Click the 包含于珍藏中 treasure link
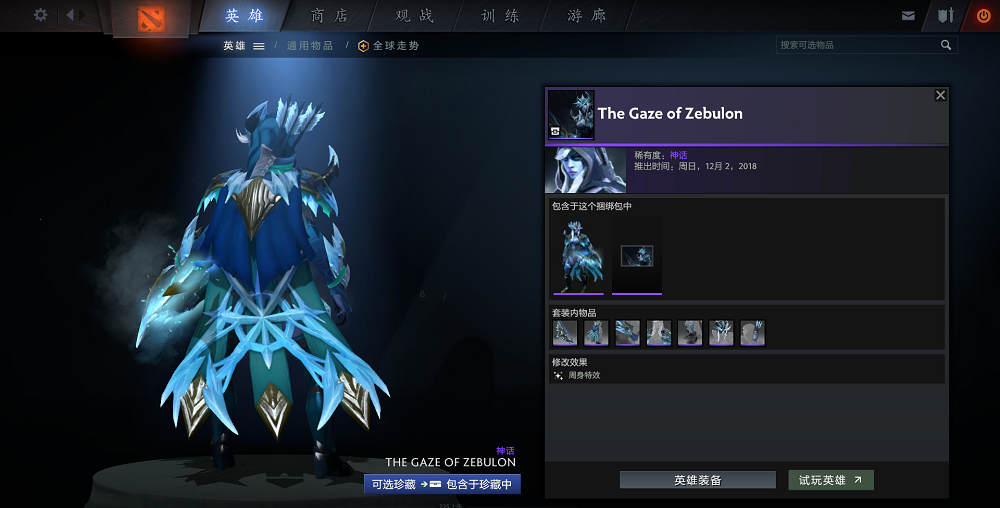This screenshot has width=1000, height=508. (x=479, y=484)
